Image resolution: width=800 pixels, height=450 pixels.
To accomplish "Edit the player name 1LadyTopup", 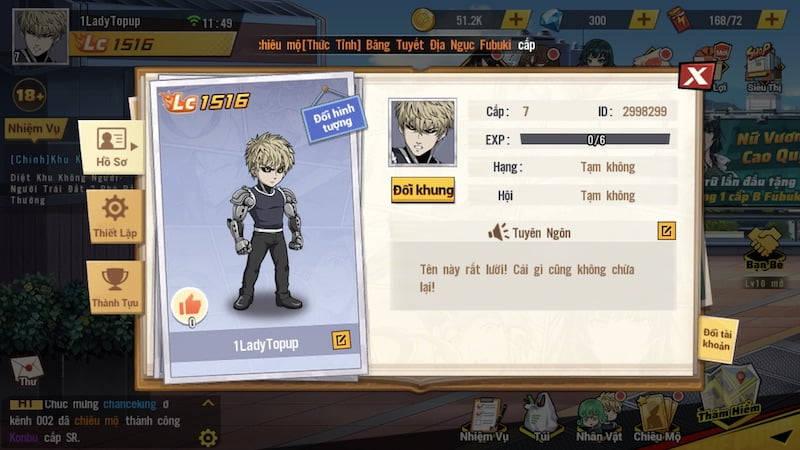I will [x=341, y=341].
